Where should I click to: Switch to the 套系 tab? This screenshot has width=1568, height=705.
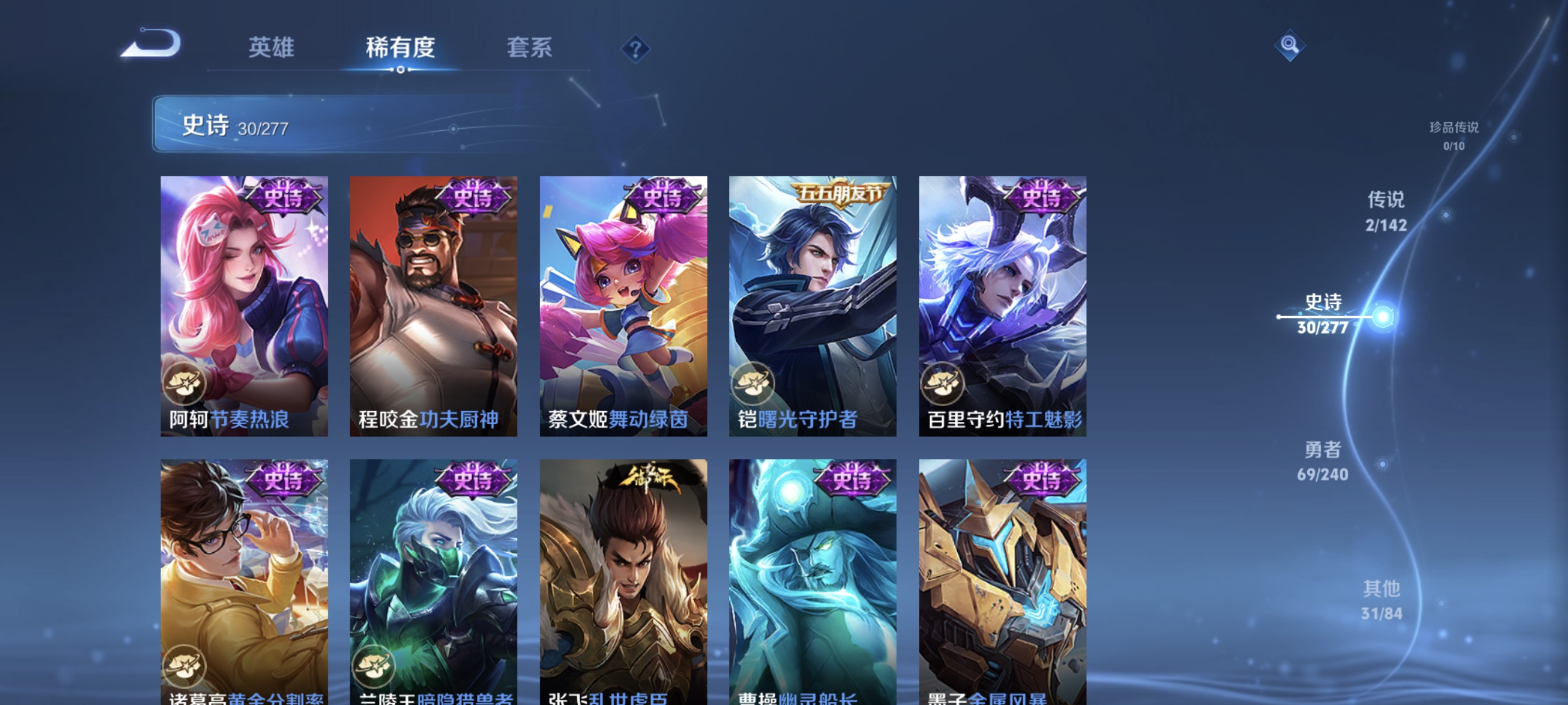pos(529,48)
